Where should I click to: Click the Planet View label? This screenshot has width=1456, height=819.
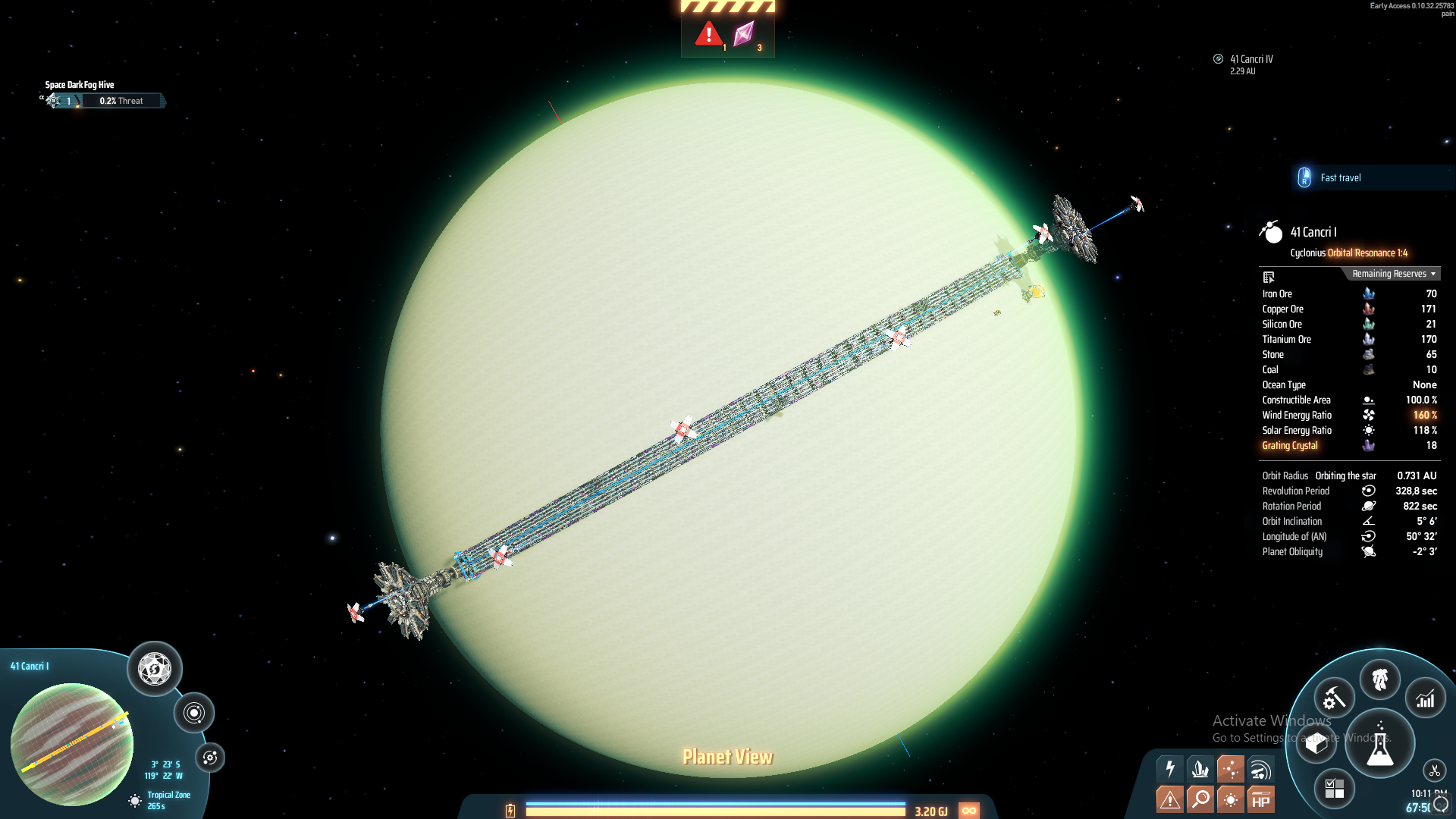727,756
